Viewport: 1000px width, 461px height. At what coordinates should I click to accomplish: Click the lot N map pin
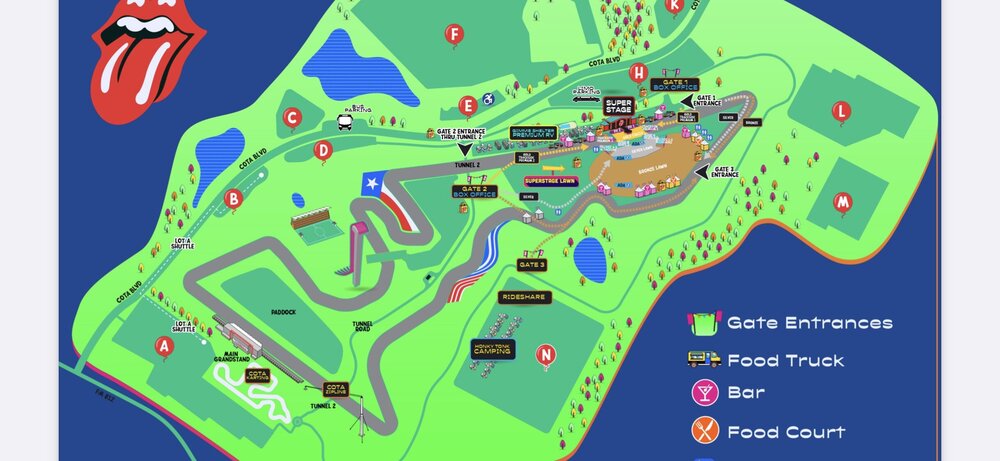point(545,354)
